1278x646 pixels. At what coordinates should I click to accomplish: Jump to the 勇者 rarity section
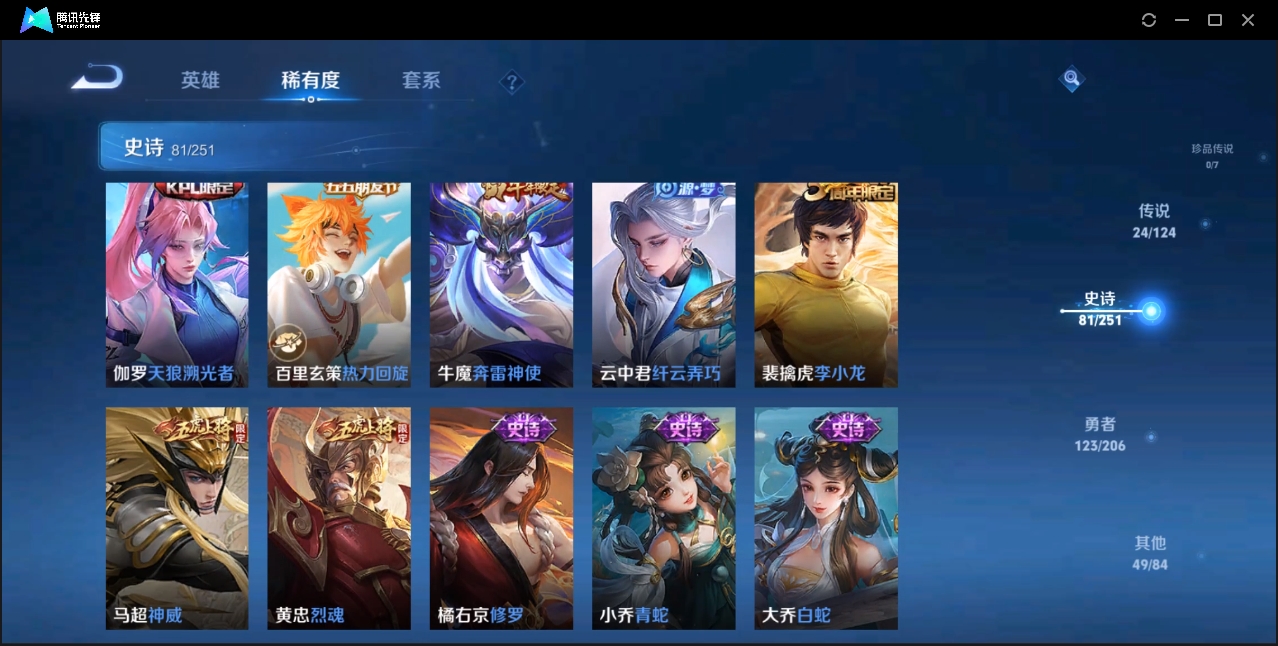pos(1100,434)
